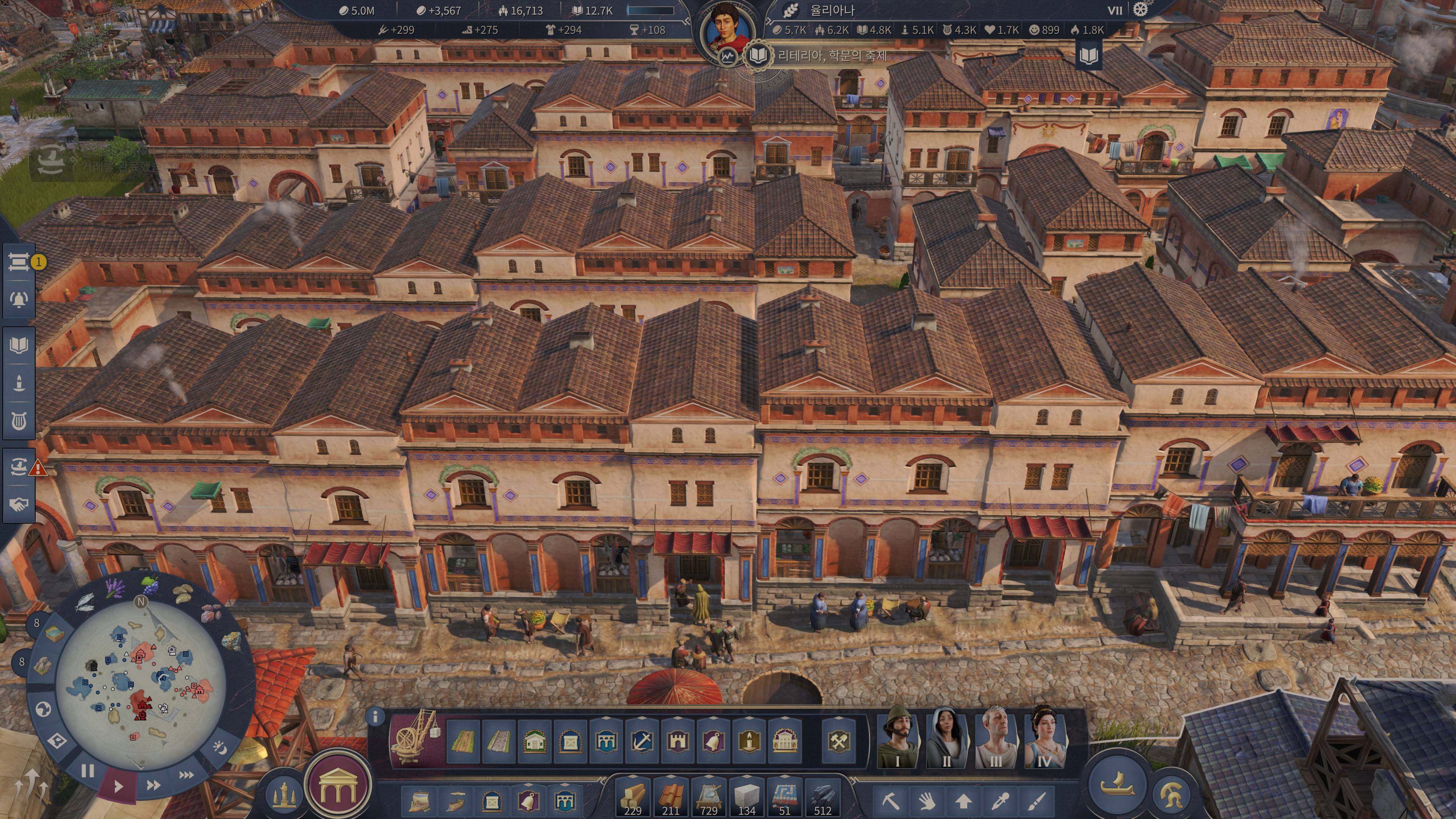Screen dimensions: 1456x819
Task: Open the temple build menu button
Action: tap(337, 786)
